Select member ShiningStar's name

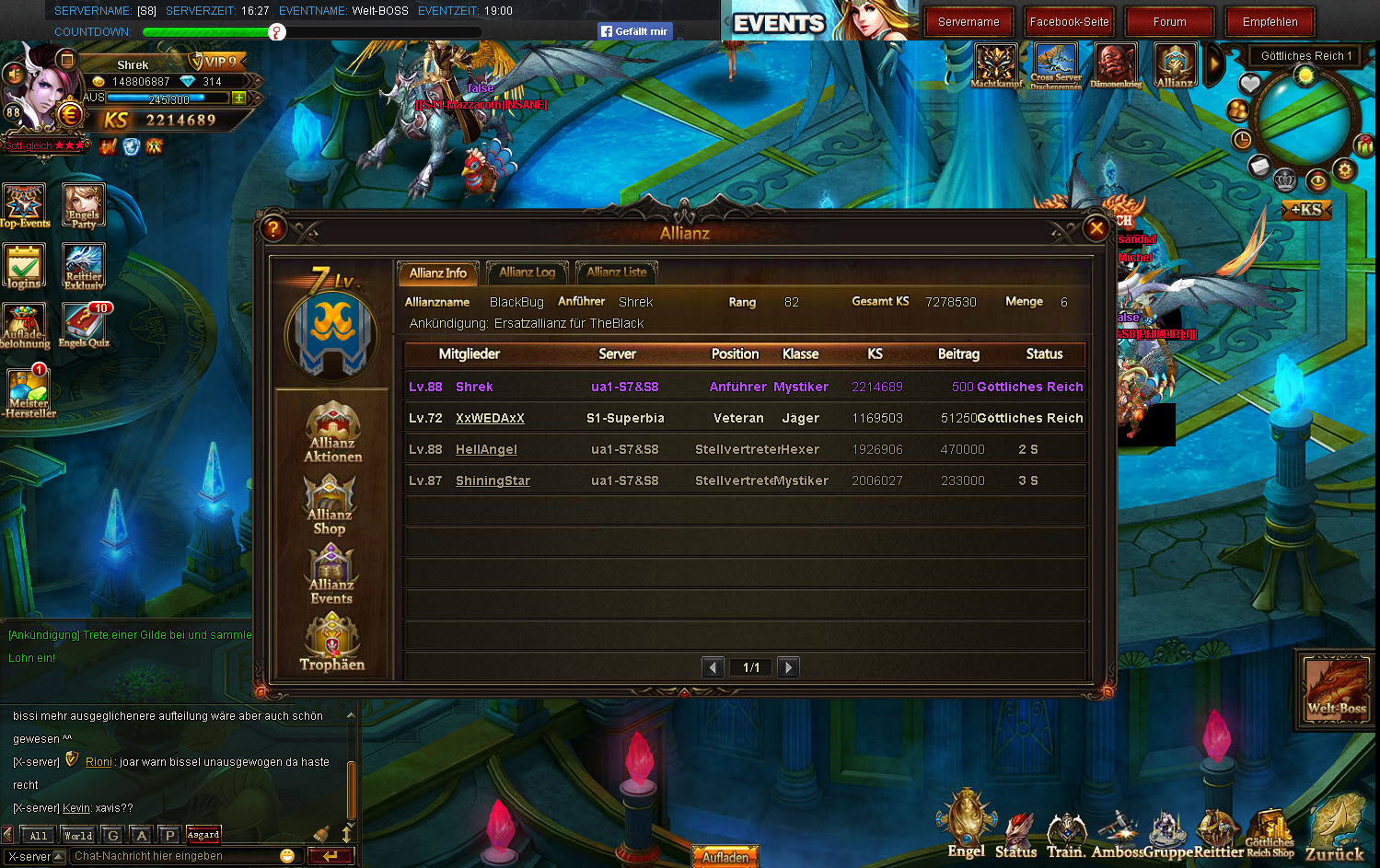(493, 480)
